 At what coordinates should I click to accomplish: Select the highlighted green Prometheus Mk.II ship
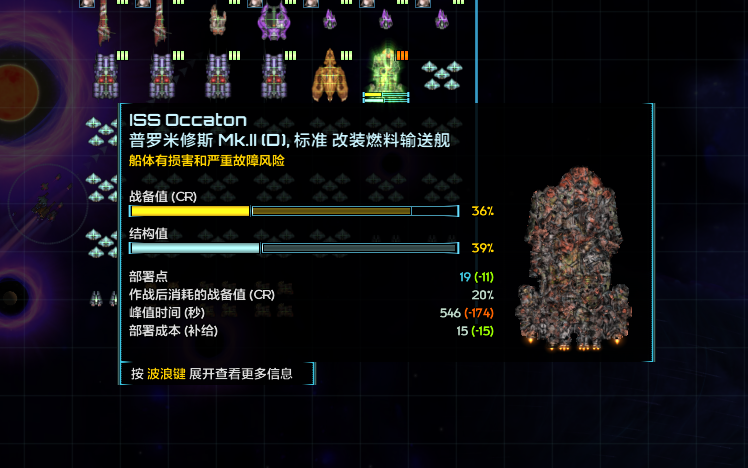tap(385, 73)
